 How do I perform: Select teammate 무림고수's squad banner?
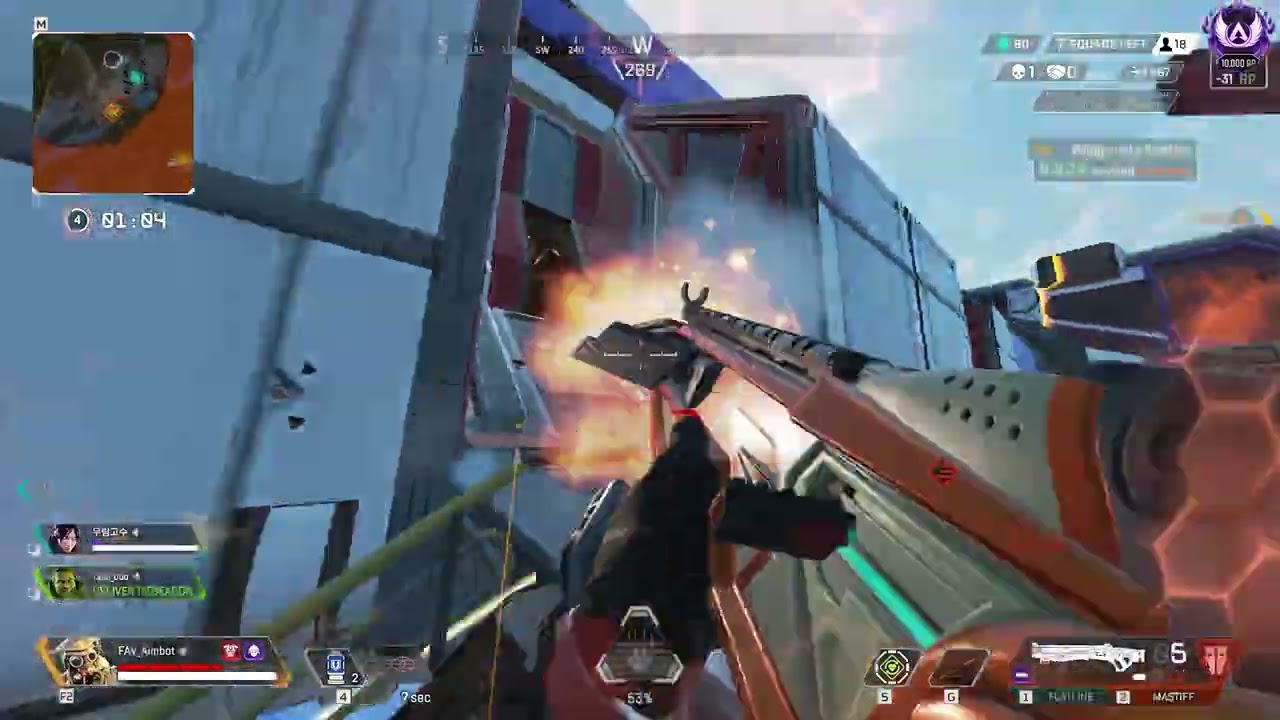[120, 539]
